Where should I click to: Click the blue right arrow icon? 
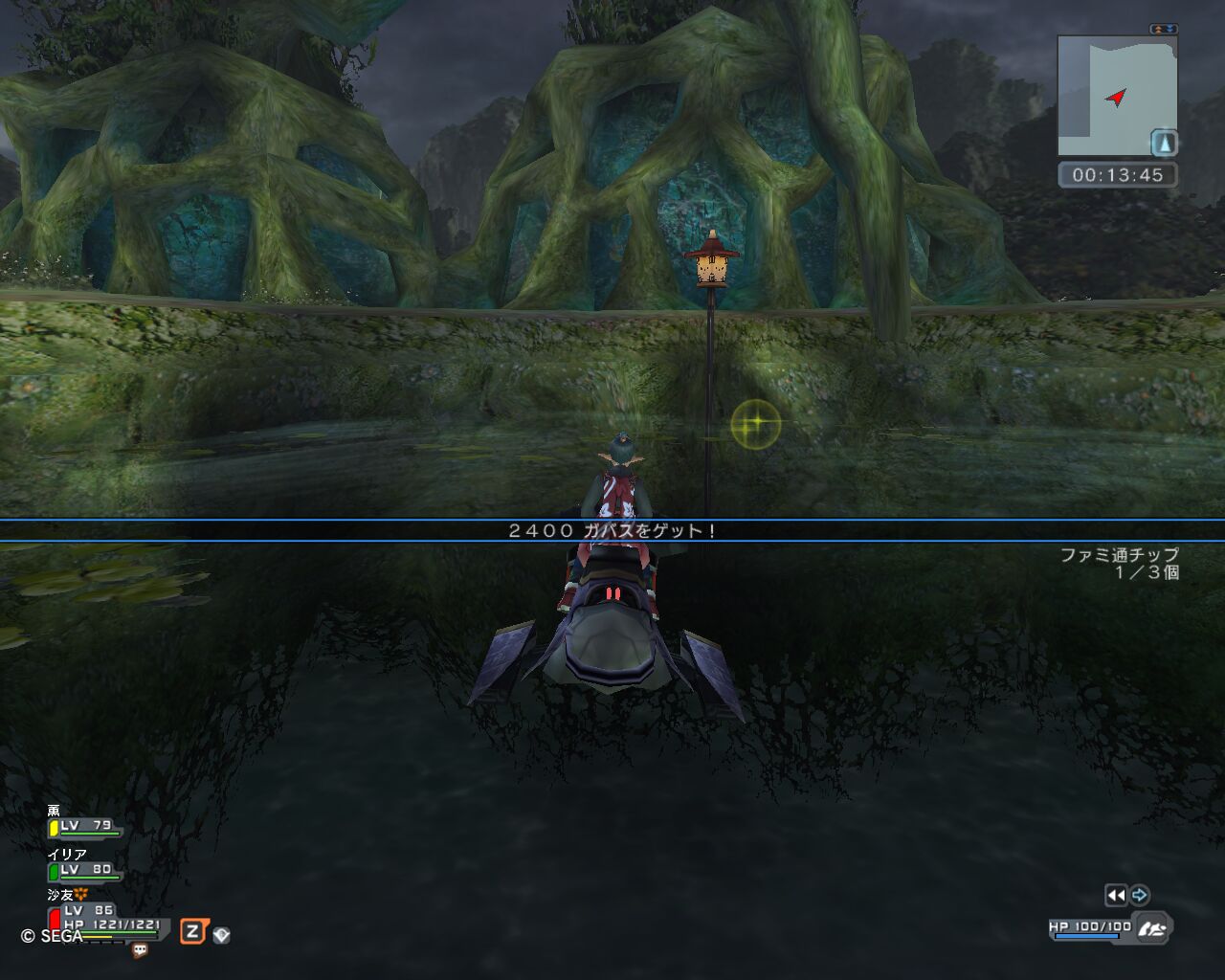(x=1139, y=895)
